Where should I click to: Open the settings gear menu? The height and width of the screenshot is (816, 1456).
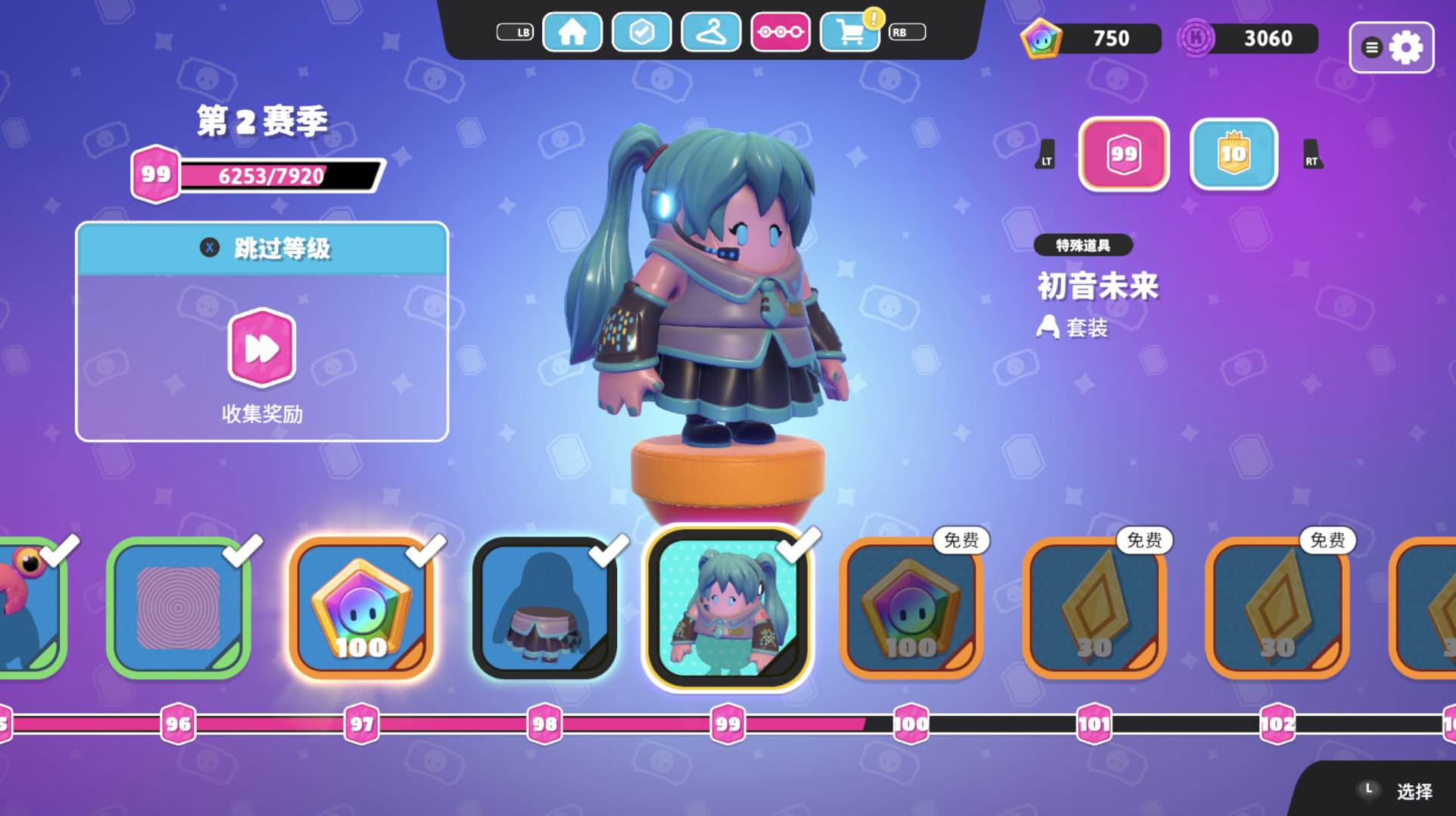1391,48
